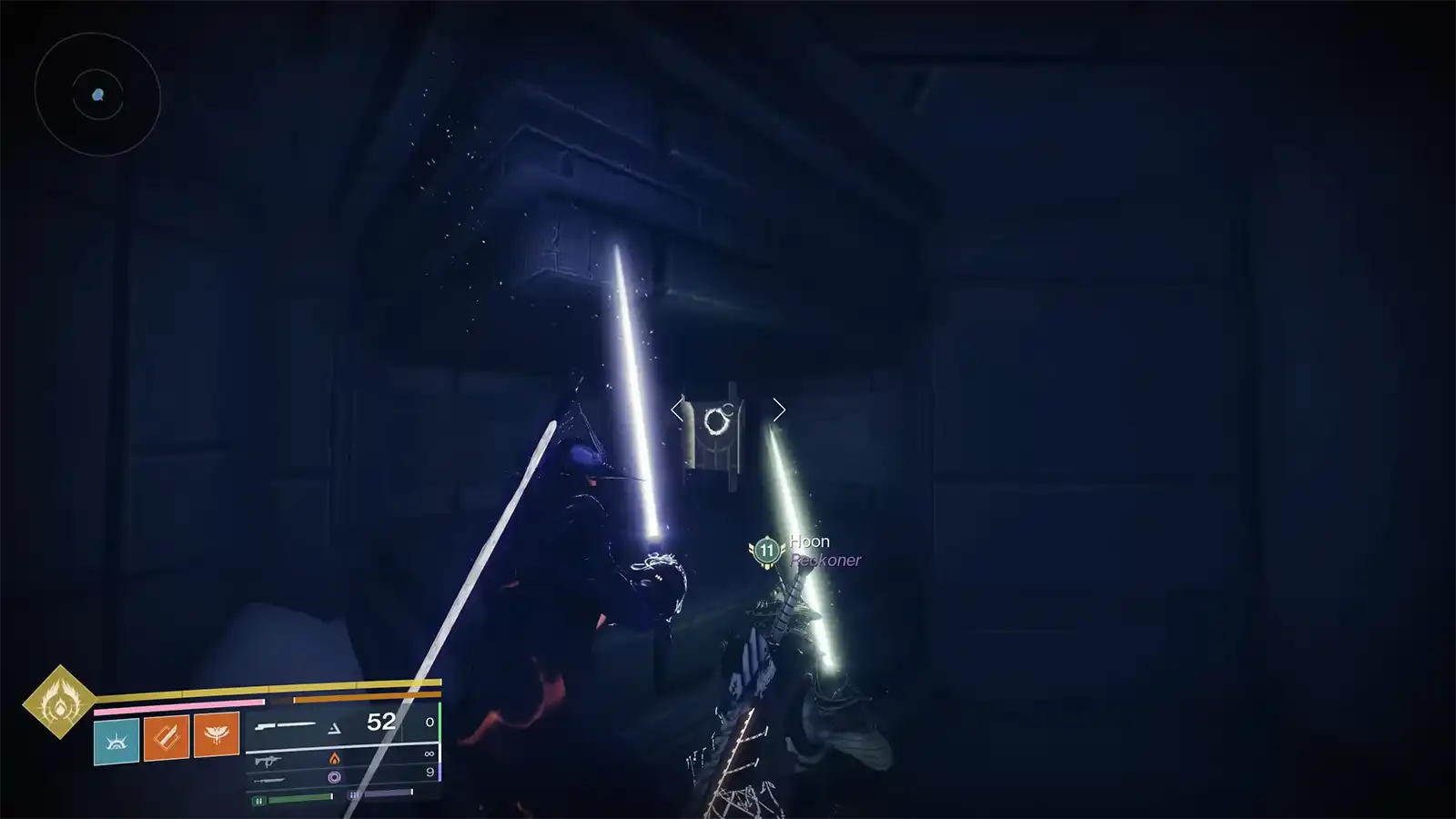Screen dimensions: 1456x819
Task: Click the green buff icon near the progress bar
Action: pyautogui.click(x=258, y=798)
